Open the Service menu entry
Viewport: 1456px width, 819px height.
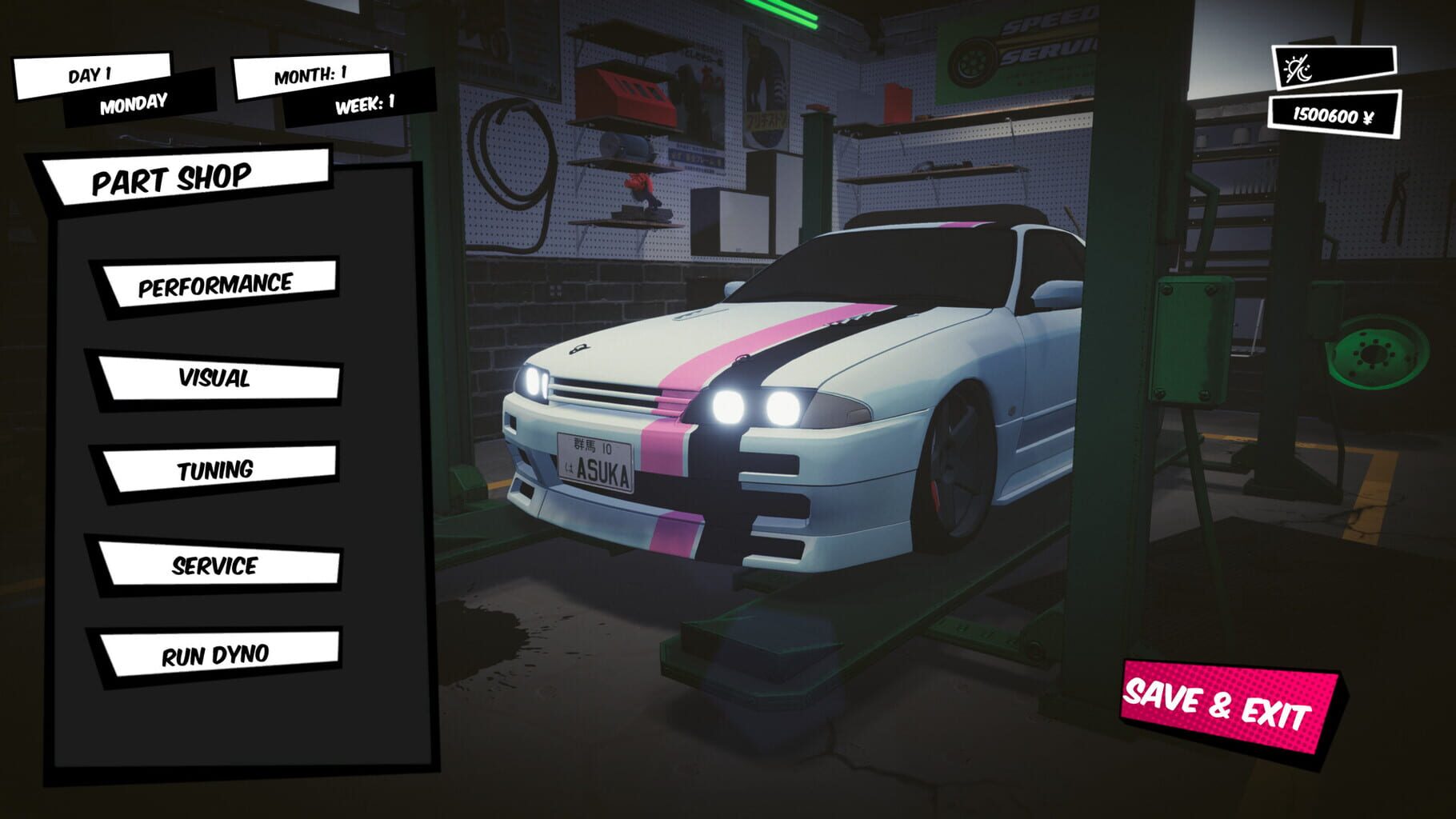pos(216,568)
